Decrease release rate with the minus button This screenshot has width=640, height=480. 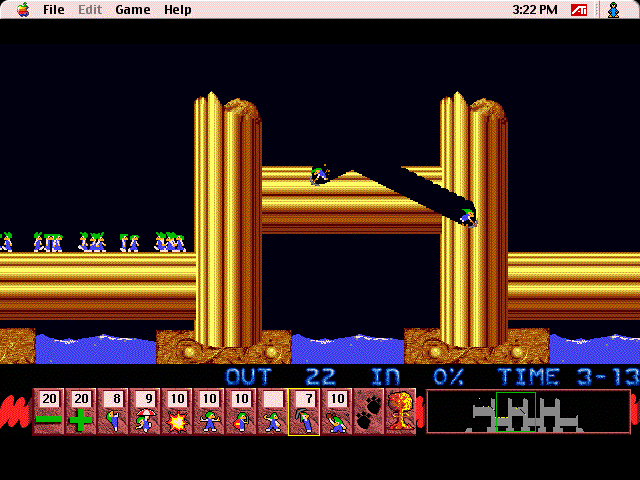click(48, 412)
